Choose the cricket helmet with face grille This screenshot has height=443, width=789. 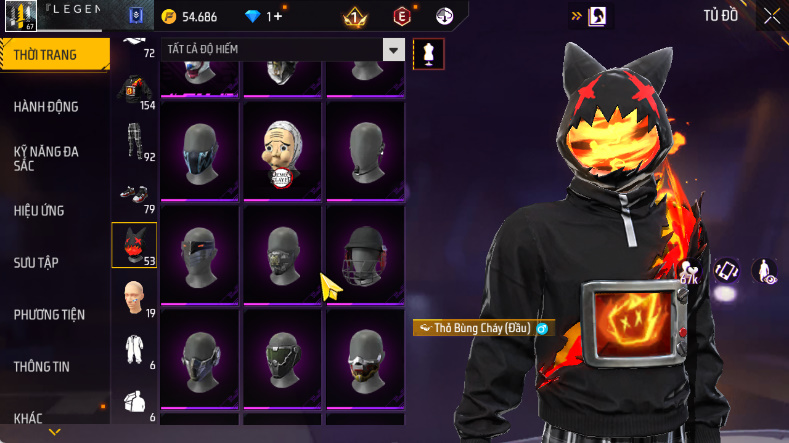[364, 254]
